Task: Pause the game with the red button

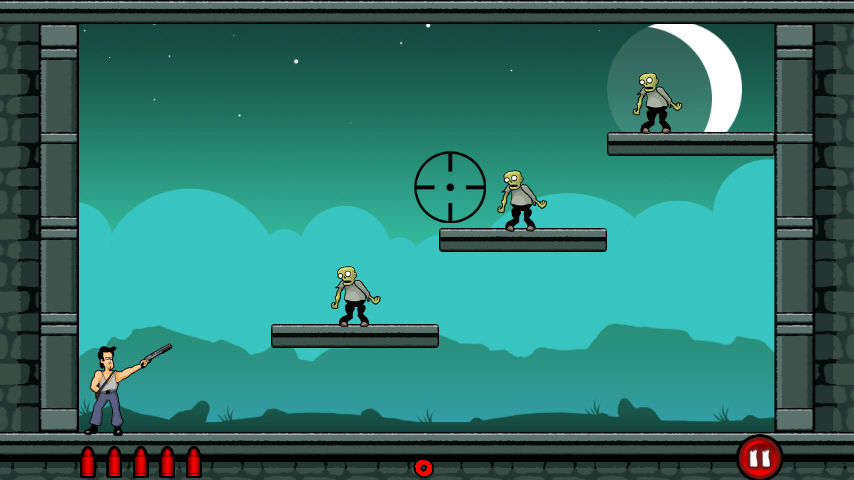Action: (x=759, y=457)
